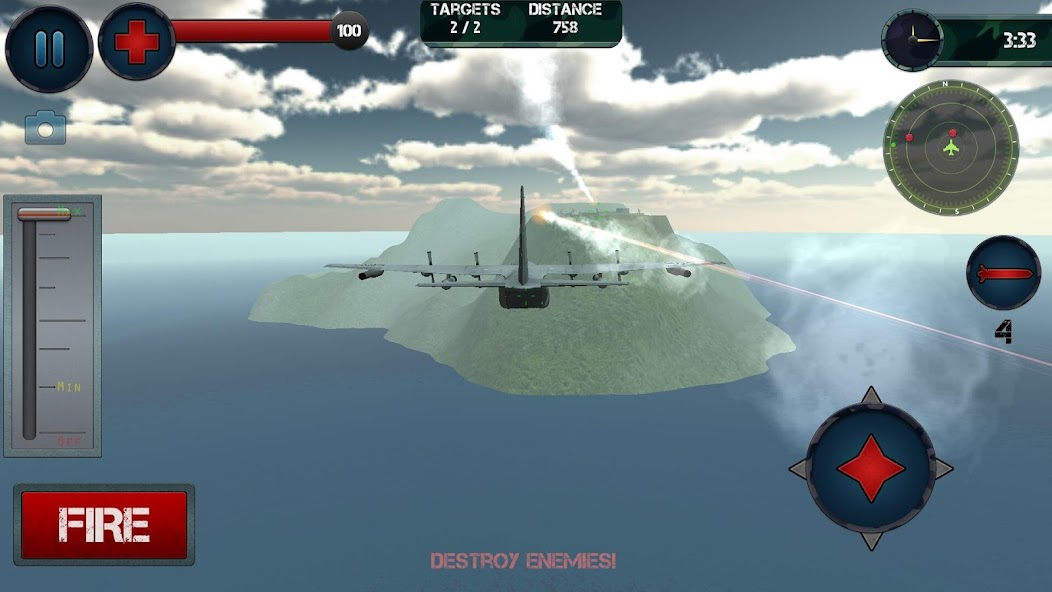Click the throttle slider handle
The height and width of the screenshot is (592, 1052).
tap(45, 213)
